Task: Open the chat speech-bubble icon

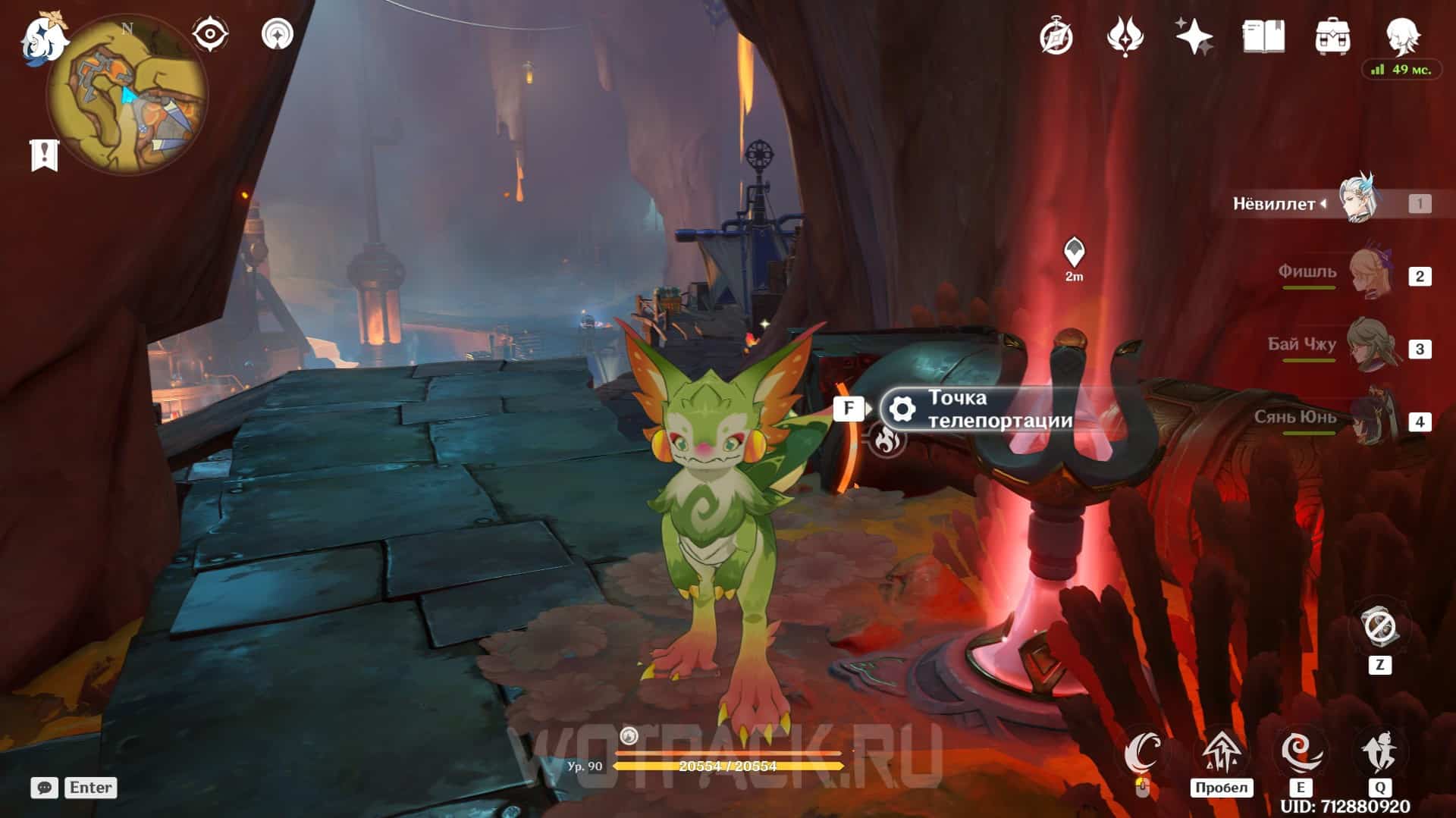Action: coord(45,788)
